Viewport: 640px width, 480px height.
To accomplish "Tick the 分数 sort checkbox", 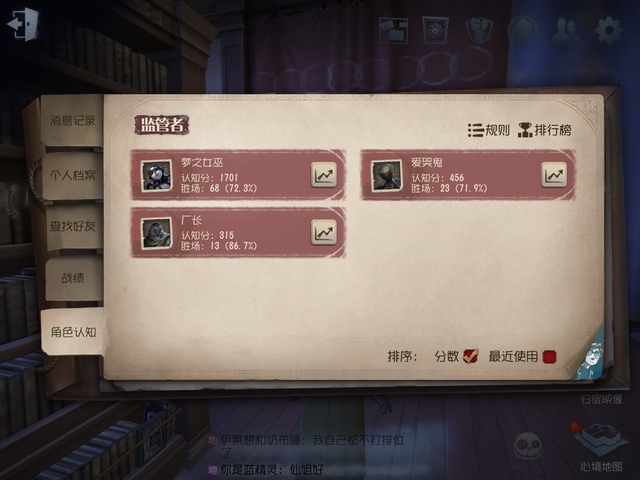I will point(471,356).
